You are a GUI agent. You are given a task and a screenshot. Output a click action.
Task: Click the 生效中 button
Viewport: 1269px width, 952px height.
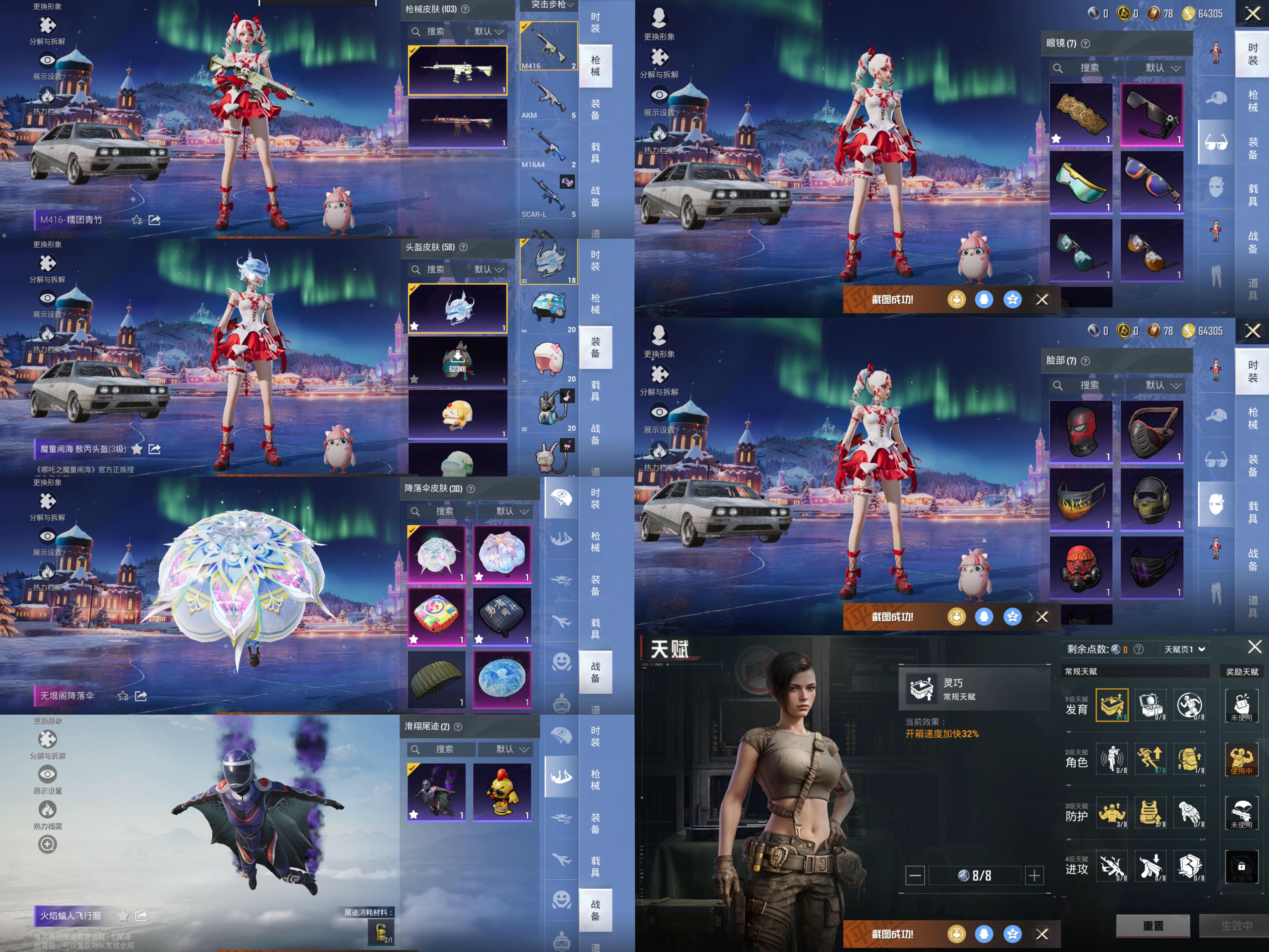pyautogui.click(x=1236, y=926)
